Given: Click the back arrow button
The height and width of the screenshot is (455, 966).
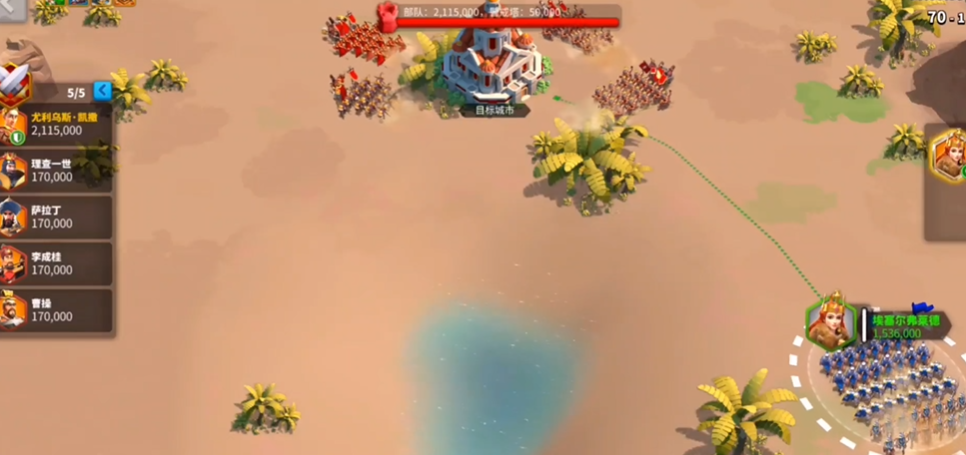Looking at the screenshot, I should 10,8.
